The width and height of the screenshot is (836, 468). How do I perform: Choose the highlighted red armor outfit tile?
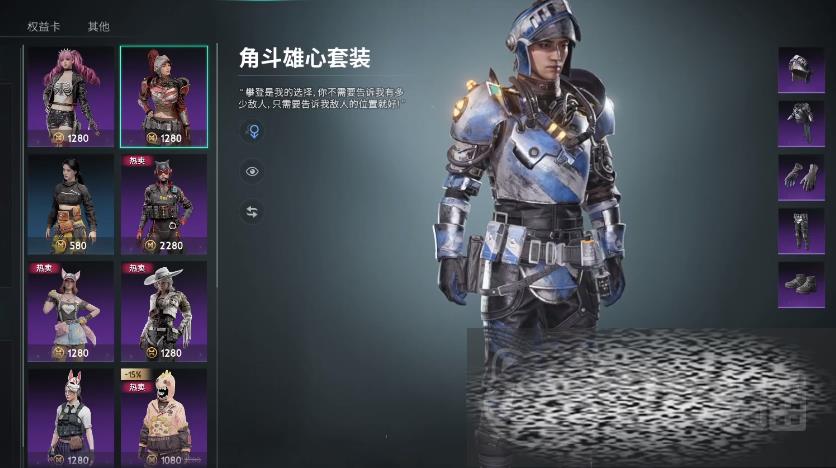coord(164,96)
